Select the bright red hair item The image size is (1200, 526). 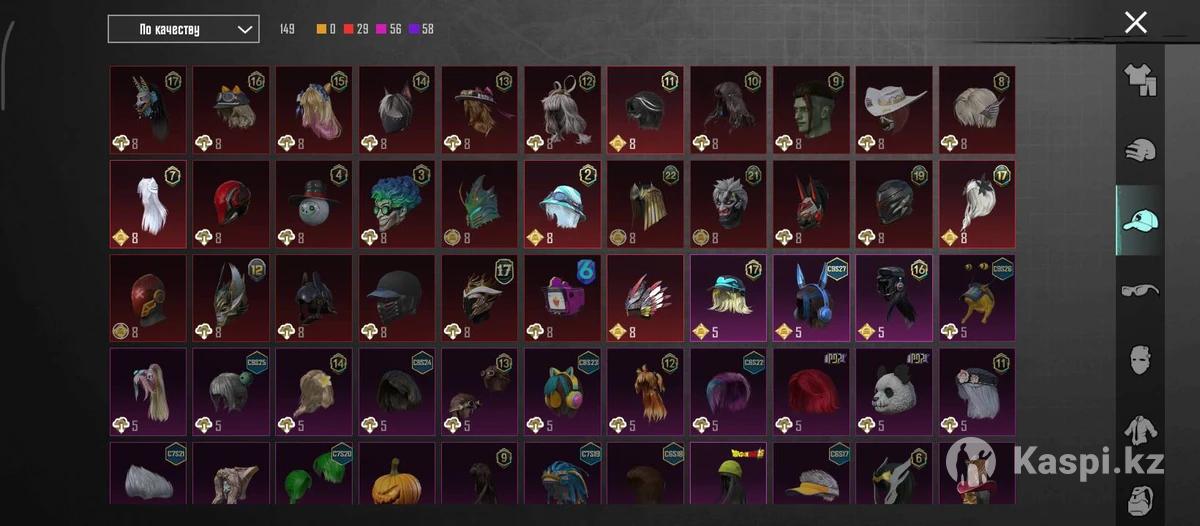pyautogui.click(x=811, y=391)
